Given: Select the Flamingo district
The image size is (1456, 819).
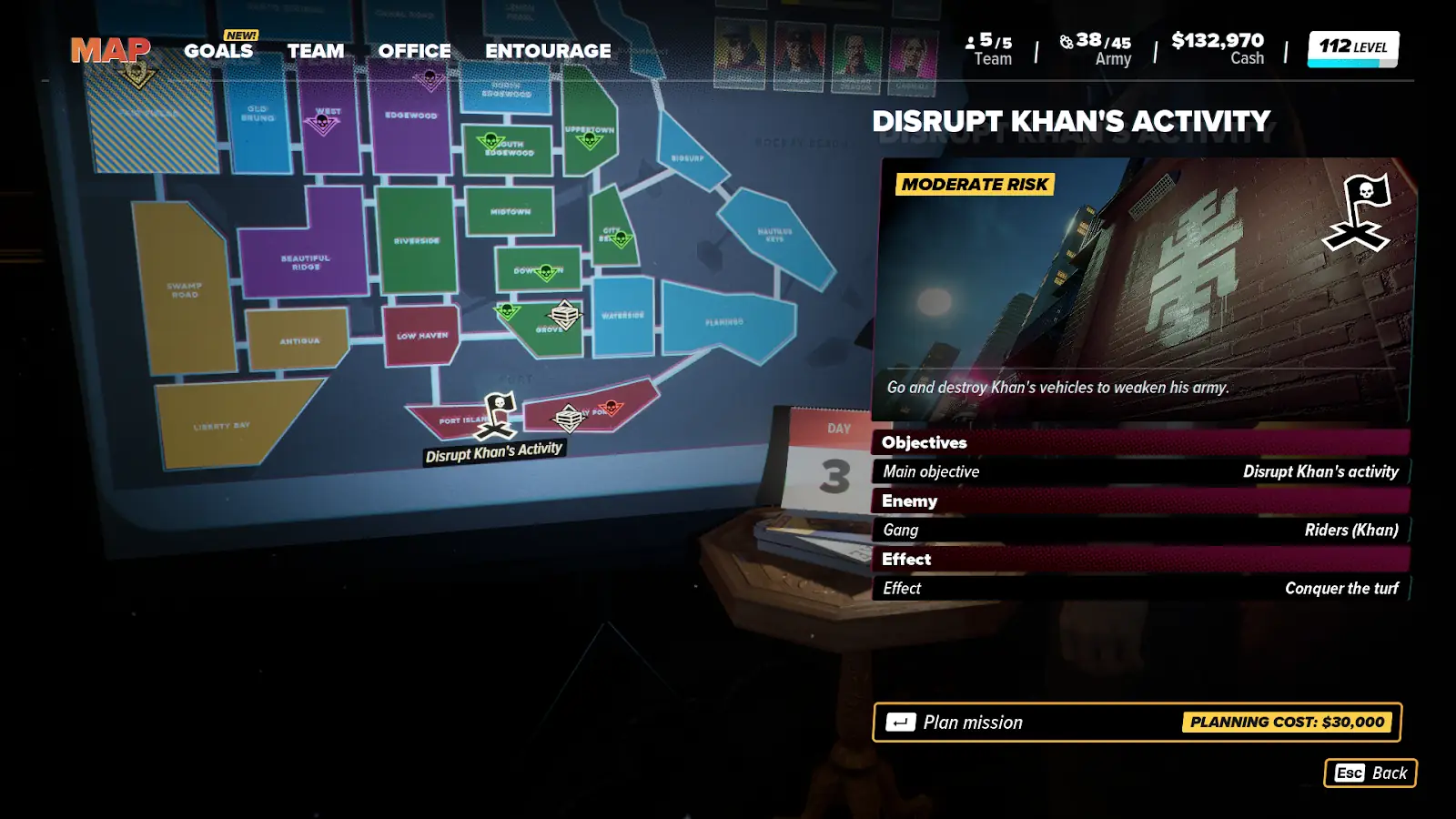Looking at the screenshot, I should pos(724,321).
